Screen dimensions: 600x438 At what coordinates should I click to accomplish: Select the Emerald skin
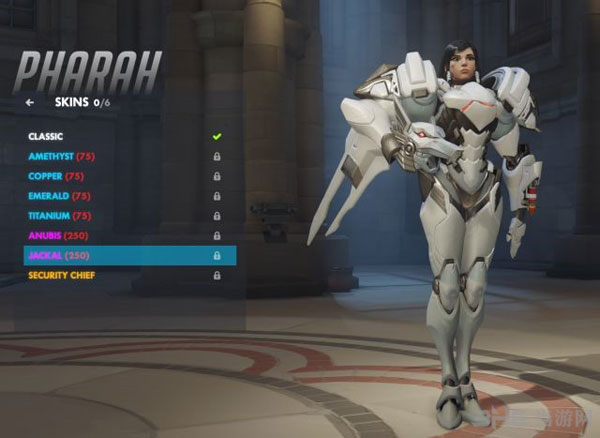click(x=54, y=196)
